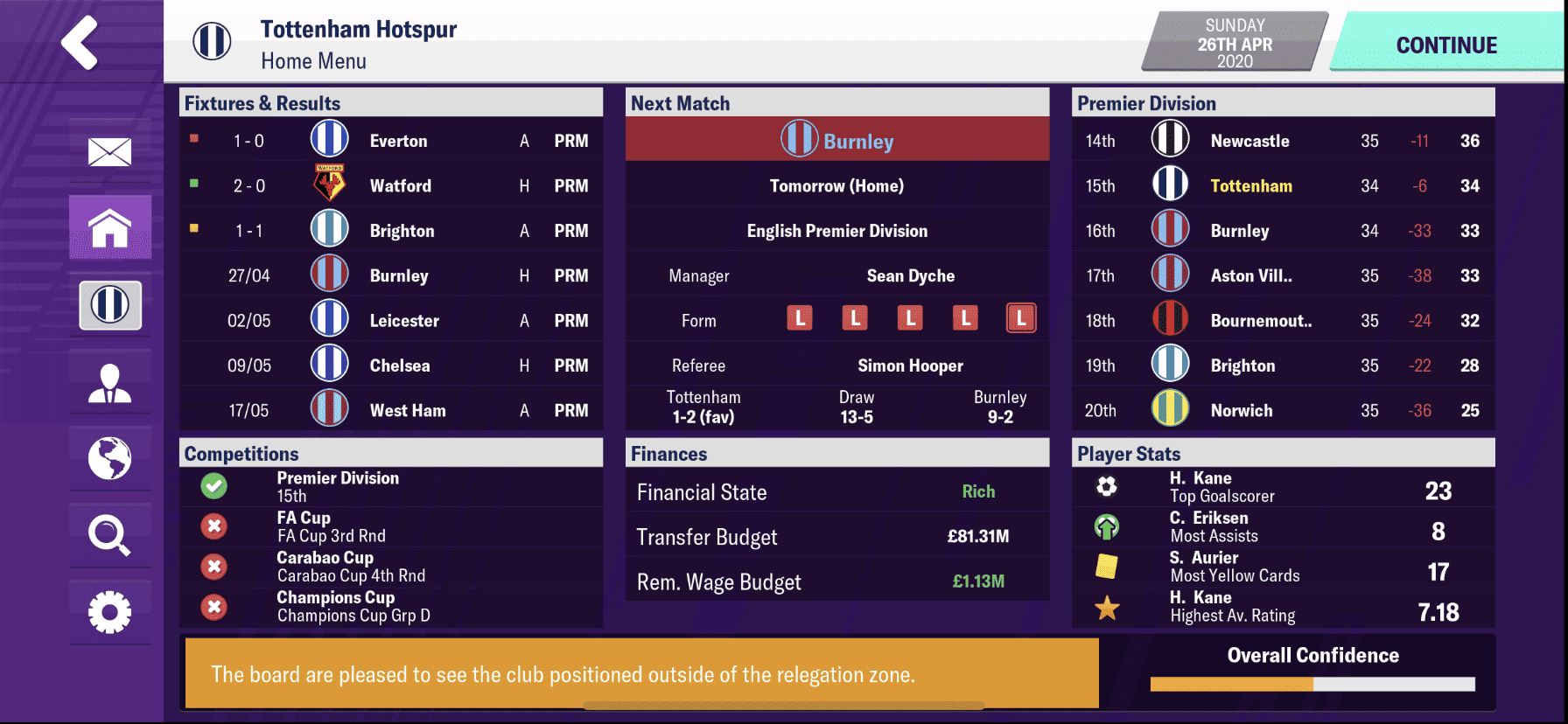This screenshot has width=1568, height=724.
Task: Click the top goalscorer ball icon
Action: tap(1108, 486)
